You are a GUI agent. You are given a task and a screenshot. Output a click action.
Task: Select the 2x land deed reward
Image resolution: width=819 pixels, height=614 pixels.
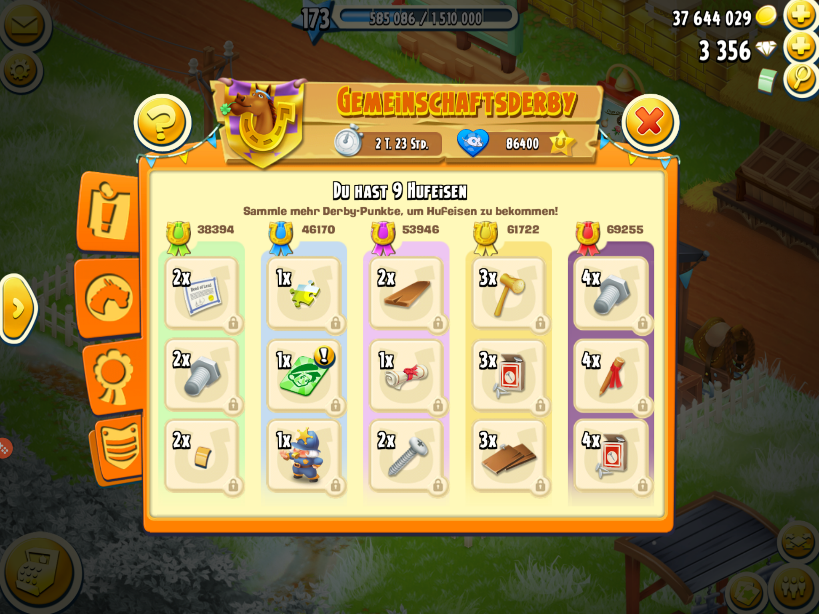click(203, 294)
